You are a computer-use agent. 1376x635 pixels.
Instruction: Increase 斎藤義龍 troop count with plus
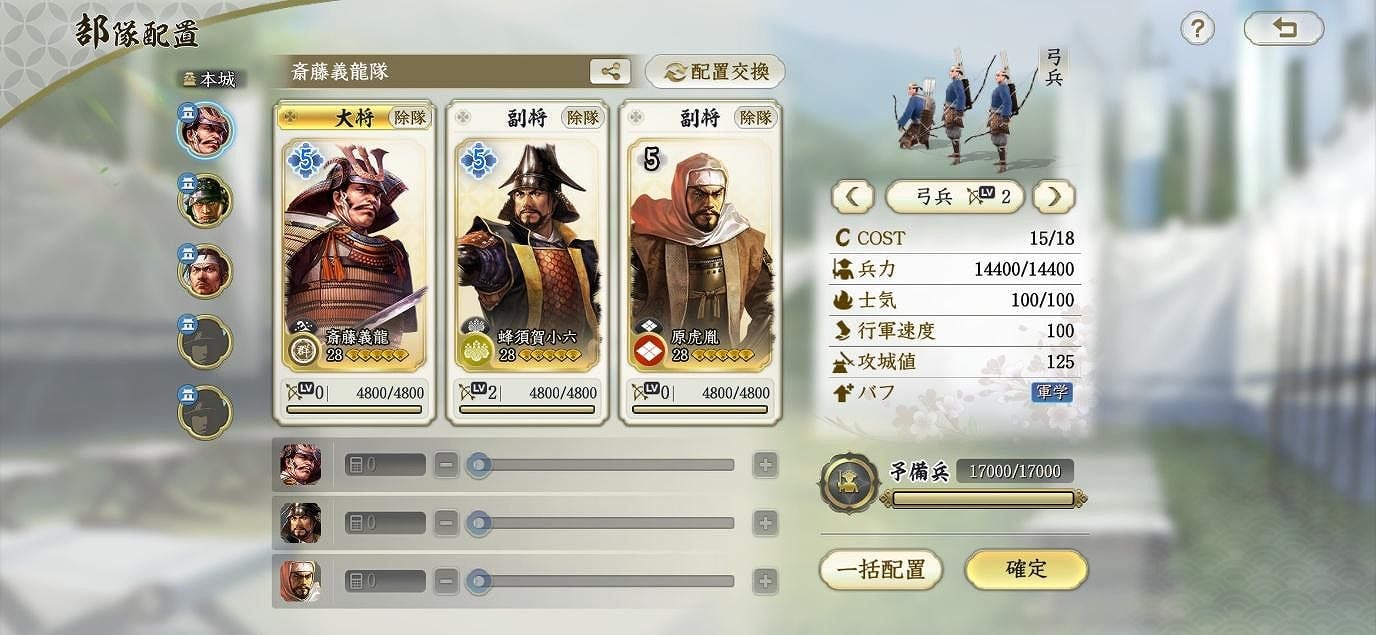(x=765, y=465)
